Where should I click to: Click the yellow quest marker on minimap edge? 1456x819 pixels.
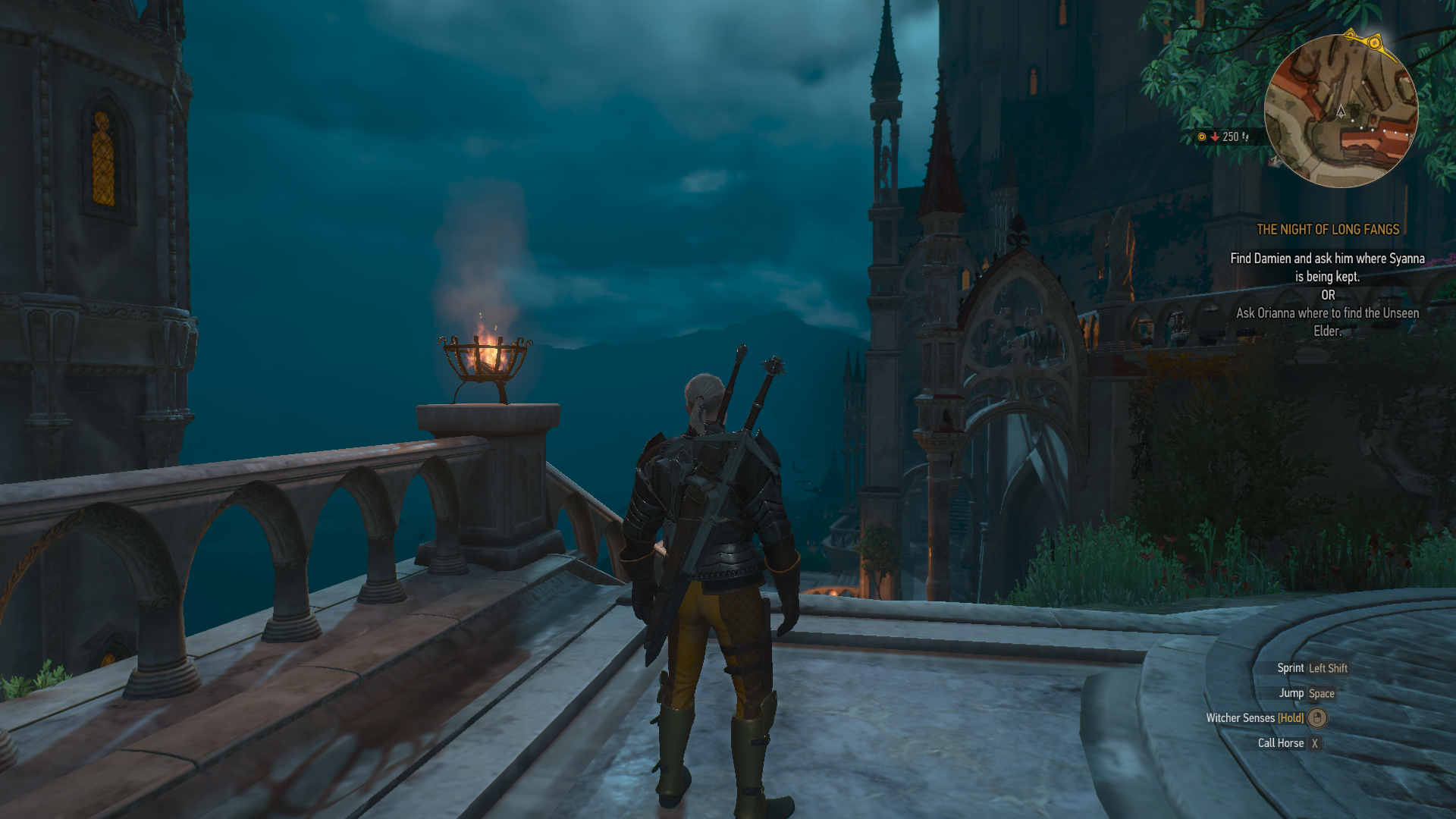[1373, 42]
